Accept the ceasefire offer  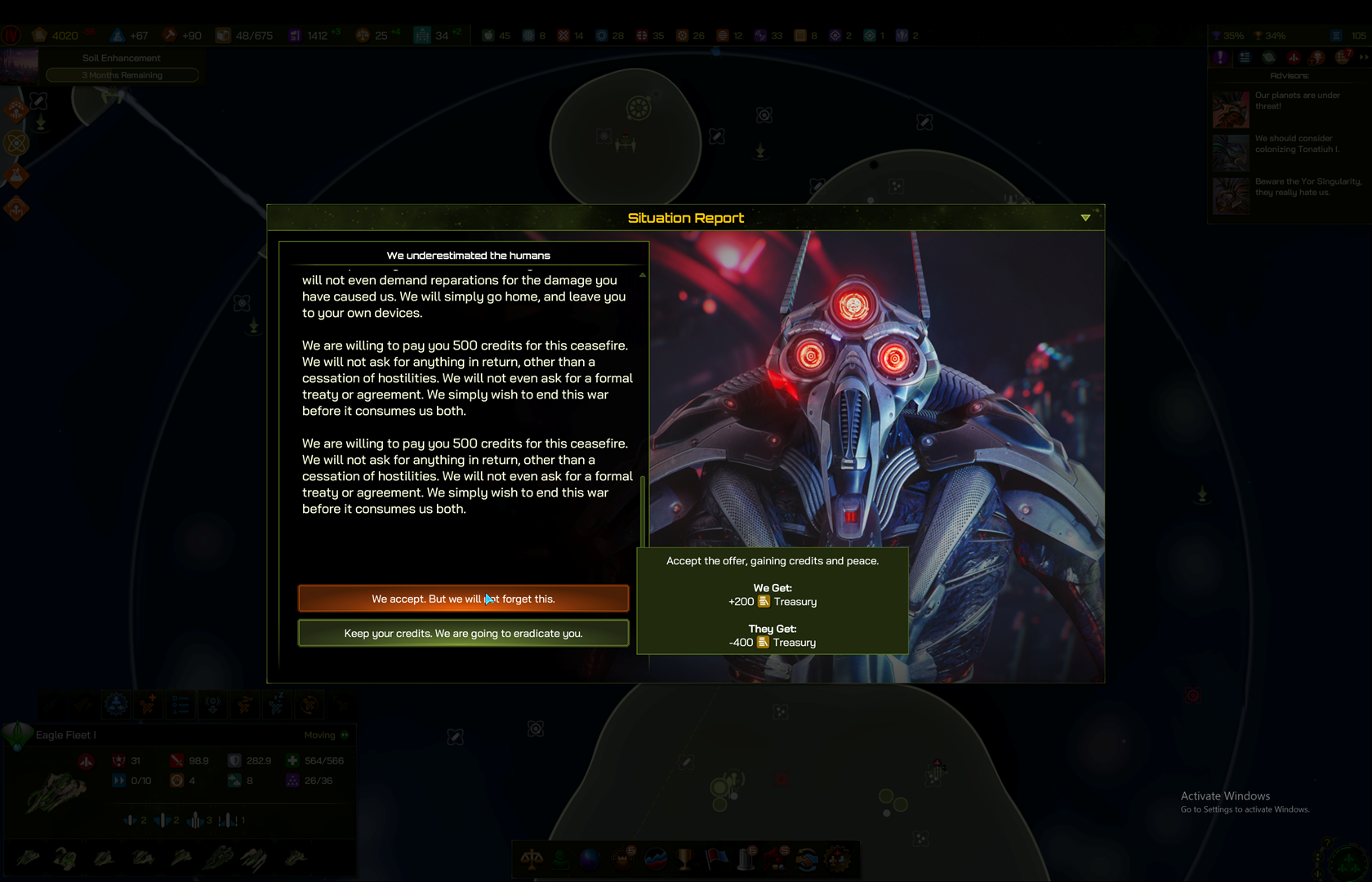[463, 599]
